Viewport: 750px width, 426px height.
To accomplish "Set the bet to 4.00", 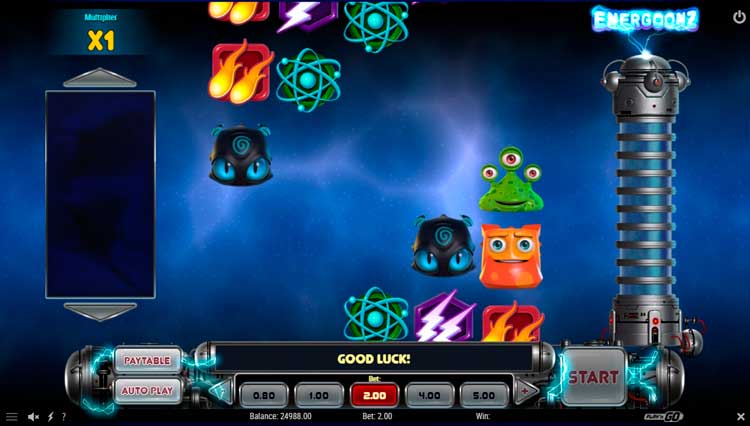I will (x=429, y=395).
